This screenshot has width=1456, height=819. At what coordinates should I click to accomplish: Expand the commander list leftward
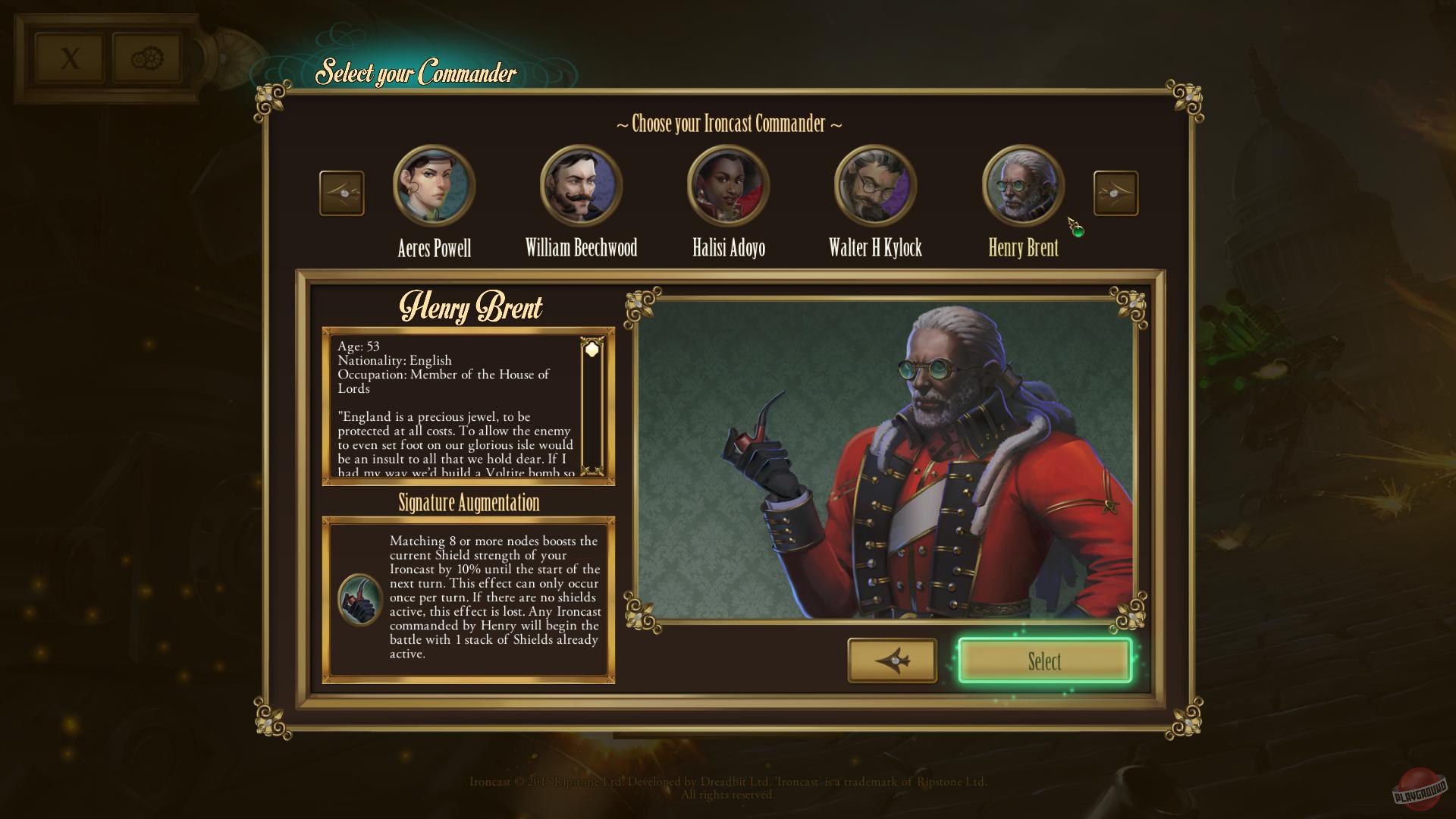[341, 193]
